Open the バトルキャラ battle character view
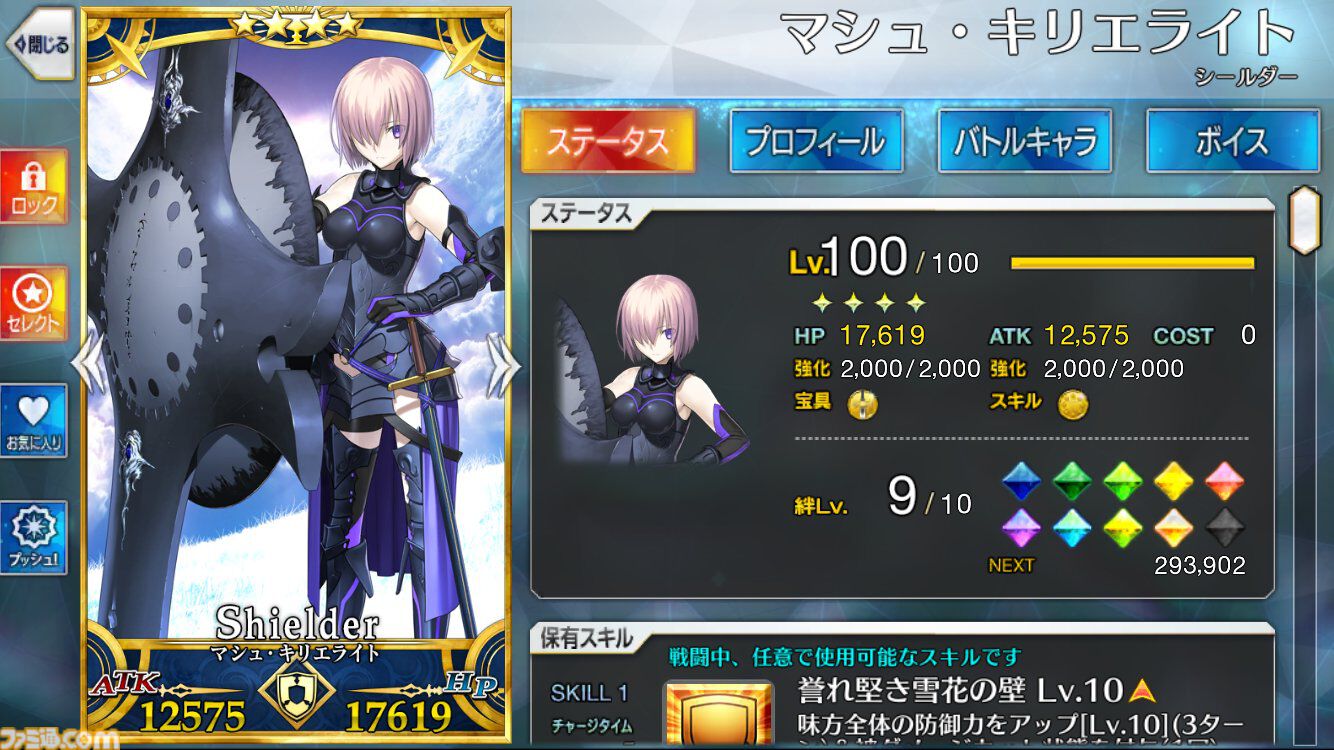The image size is (1334, 750). click(1024, 142)
